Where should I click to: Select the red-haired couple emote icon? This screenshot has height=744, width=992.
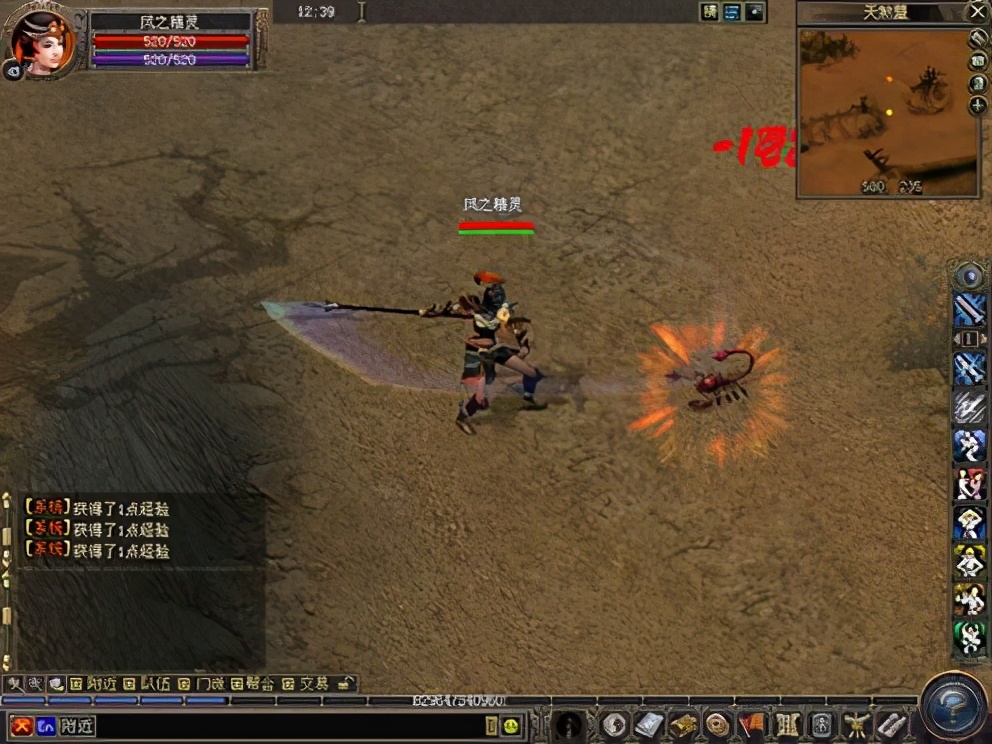pos(969,484)
